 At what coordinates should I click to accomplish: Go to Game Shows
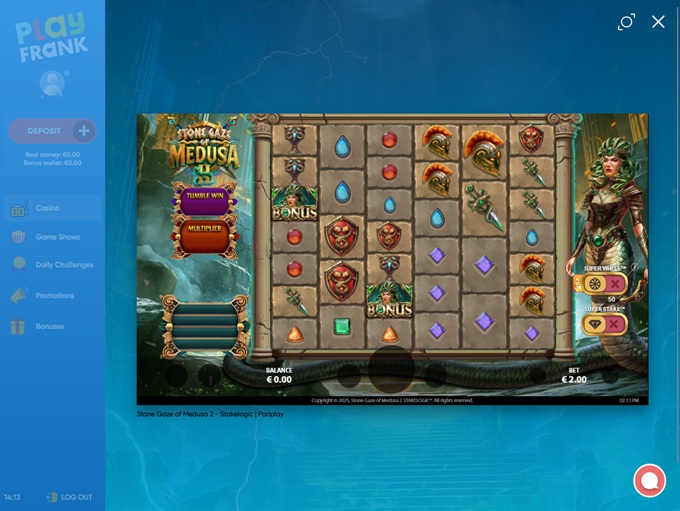[58, 237]
